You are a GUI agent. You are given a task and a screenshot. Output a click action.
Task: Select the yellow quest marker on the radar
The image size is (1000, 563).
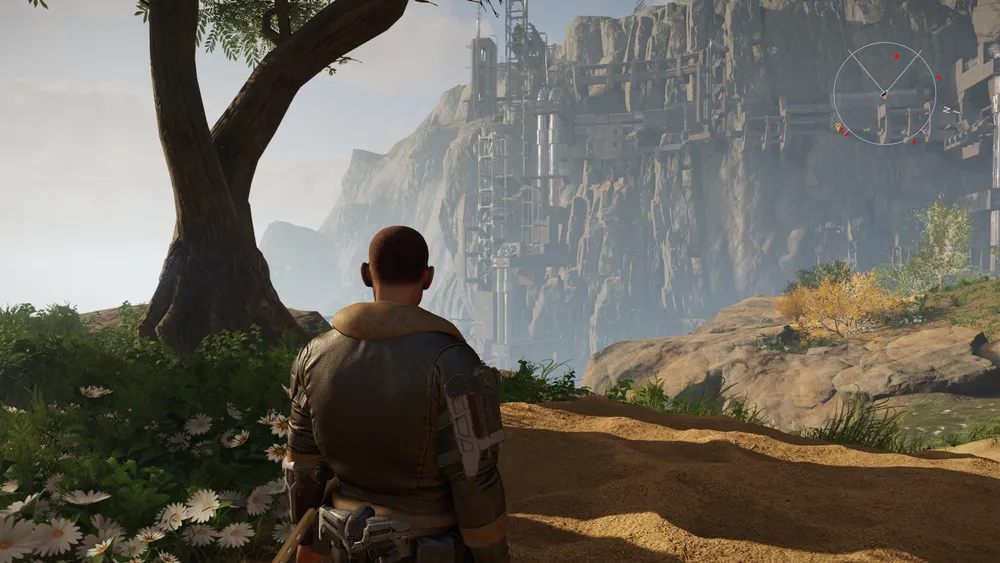click(837, 127)
